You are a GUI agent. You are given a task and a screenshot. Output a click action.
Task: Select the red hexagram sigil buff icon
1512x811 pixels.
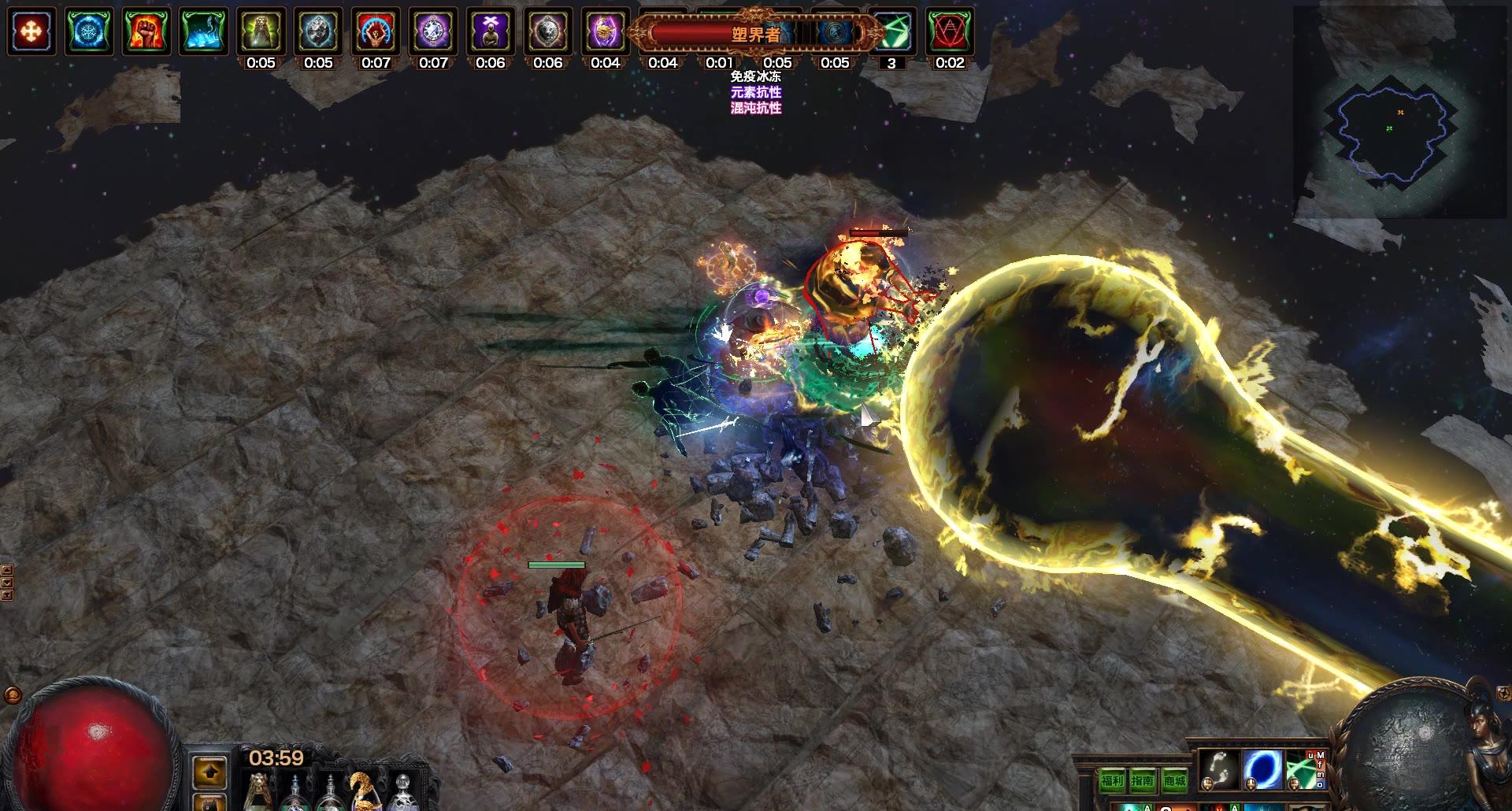(x=949, y=31)
